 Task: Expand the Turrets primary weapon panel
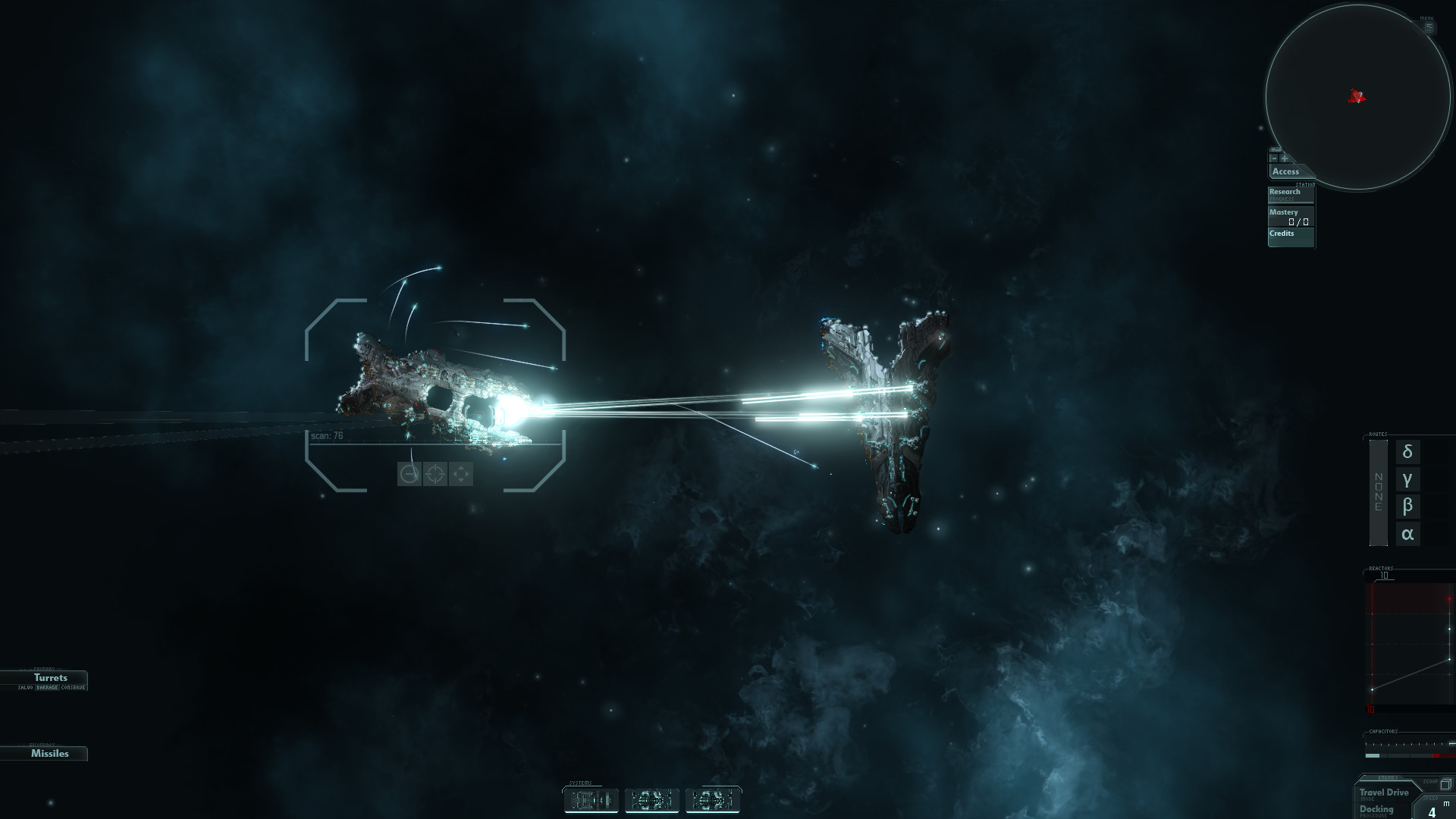50,677
